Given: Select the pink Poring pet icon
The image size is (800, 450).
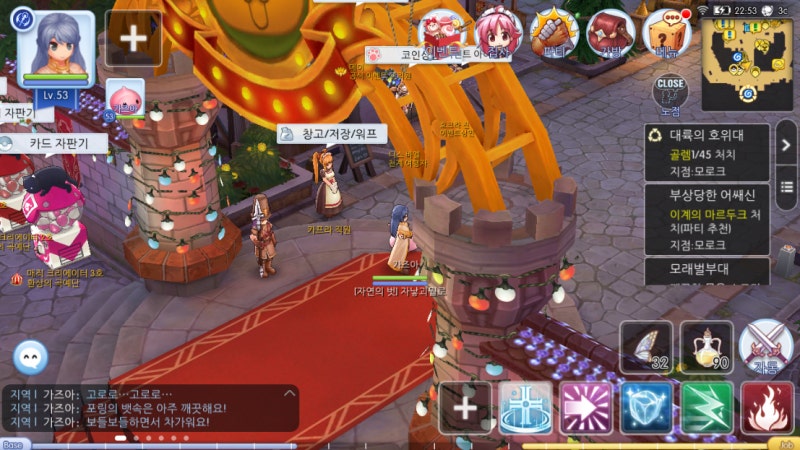Looking at the screenshot, I should pyautogui.click(x=125, y=98).
